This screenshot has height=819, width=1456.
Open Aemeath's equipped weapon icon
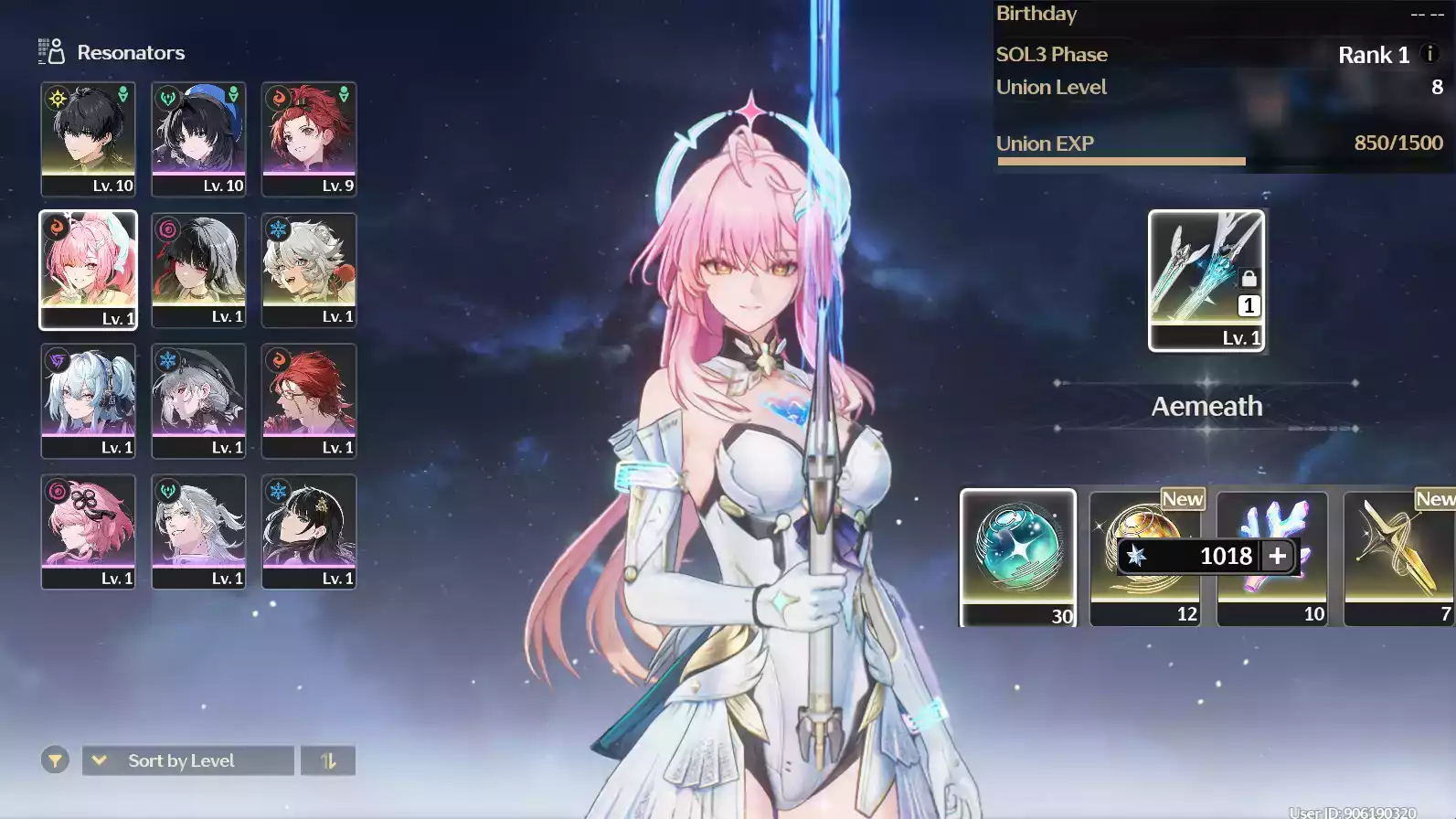click(1206, 274)
